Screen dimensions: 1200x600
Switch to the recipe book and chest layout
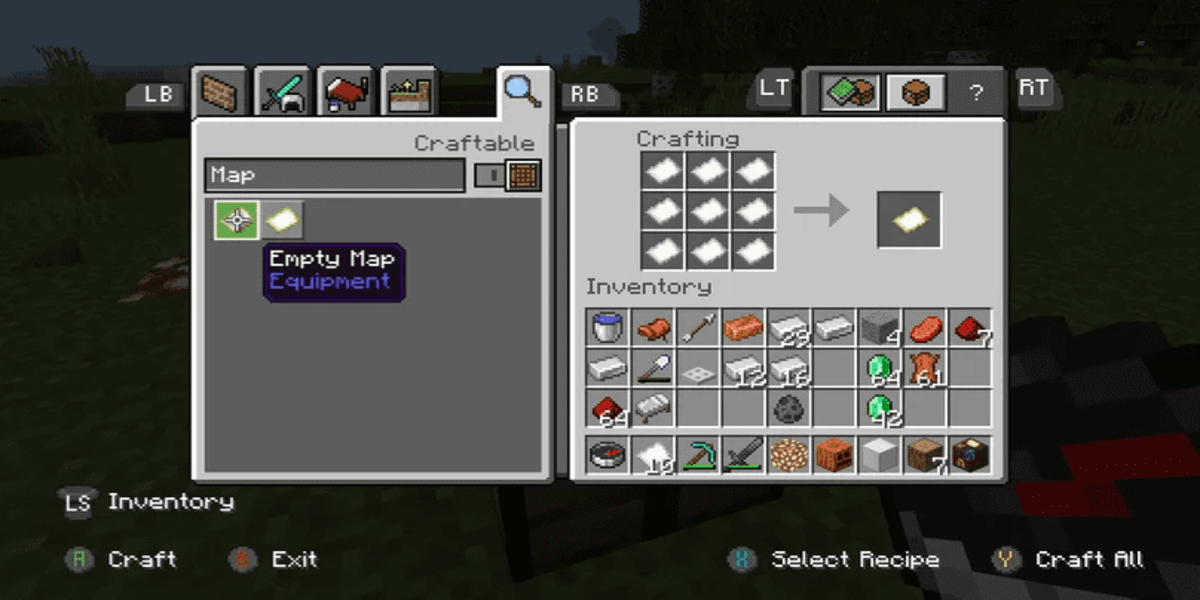pyautogui.click(x=850, y=92)
